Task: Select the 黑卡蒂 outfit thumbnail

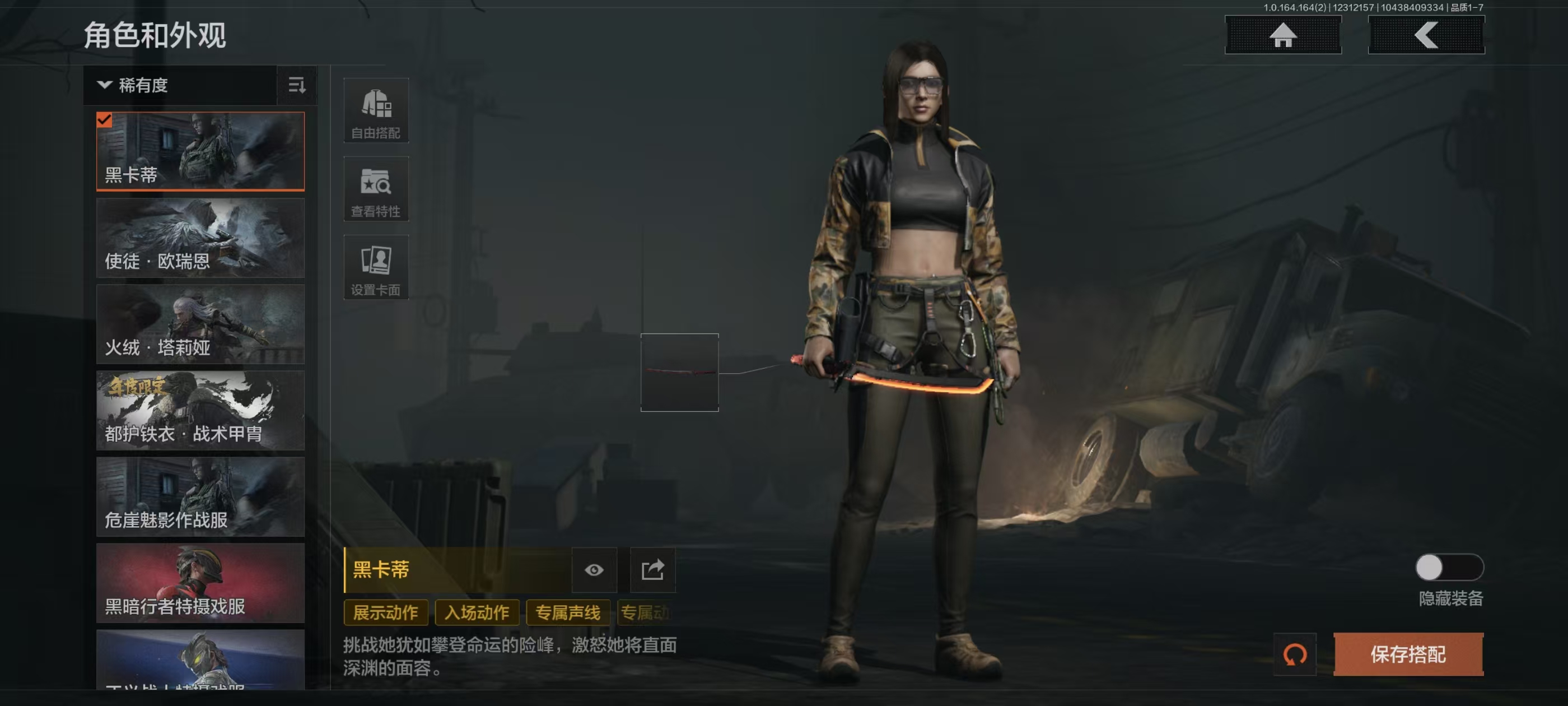Action: 200,151
